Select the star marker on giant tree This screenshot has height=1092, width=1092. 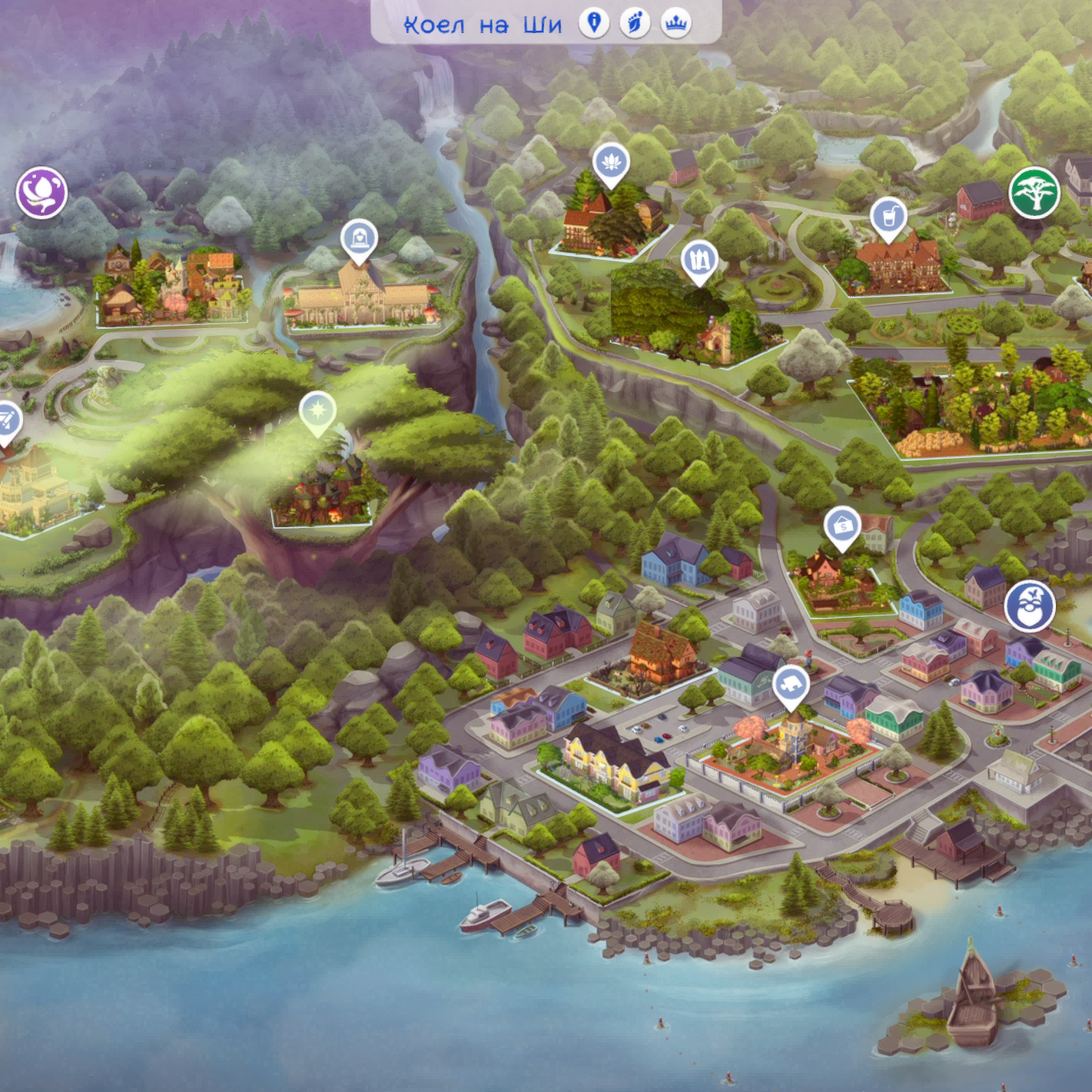click(x=317, y=411)
